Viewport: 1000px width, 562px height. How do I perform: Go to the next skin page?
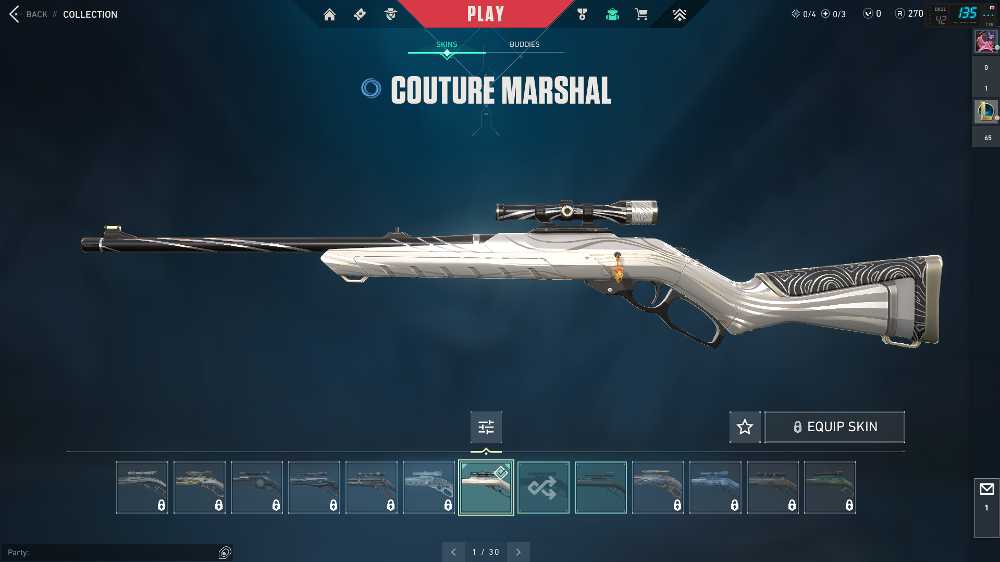518,552
